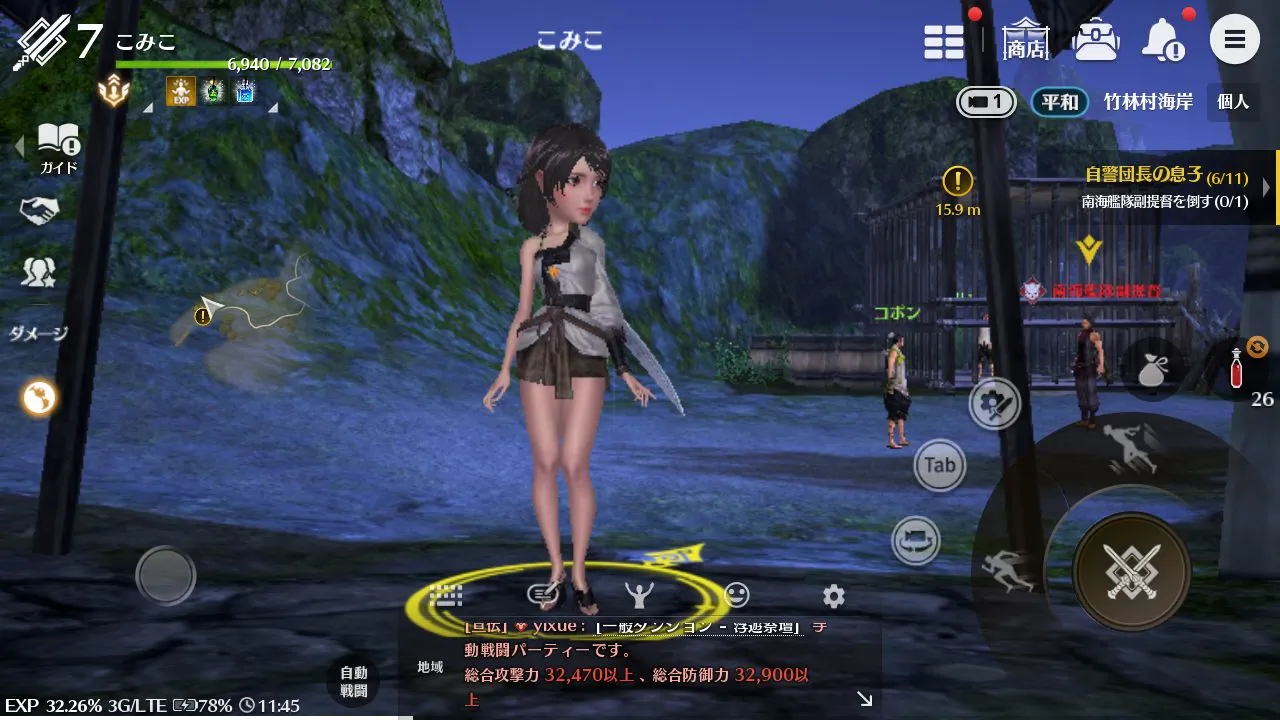
Task: Open the handshake trade icon
Action: [x=39, y=210]
